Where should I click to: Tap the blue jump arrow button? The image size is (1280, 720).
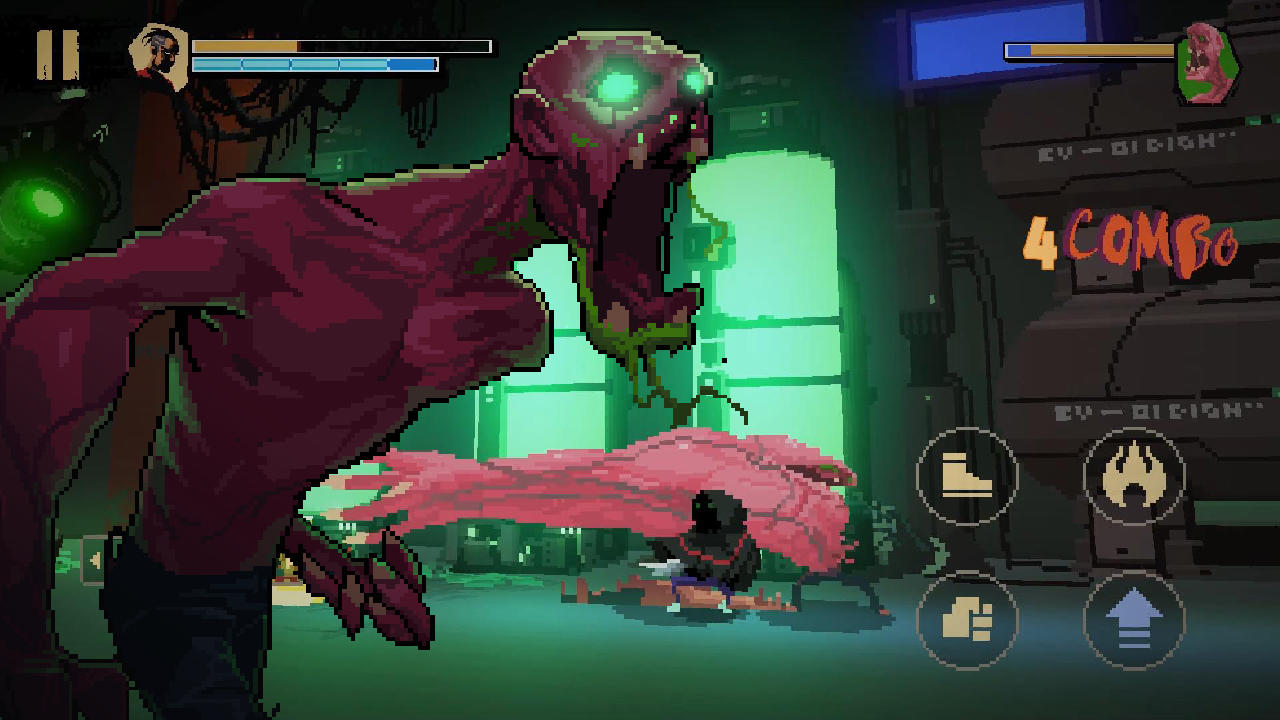1133,620
